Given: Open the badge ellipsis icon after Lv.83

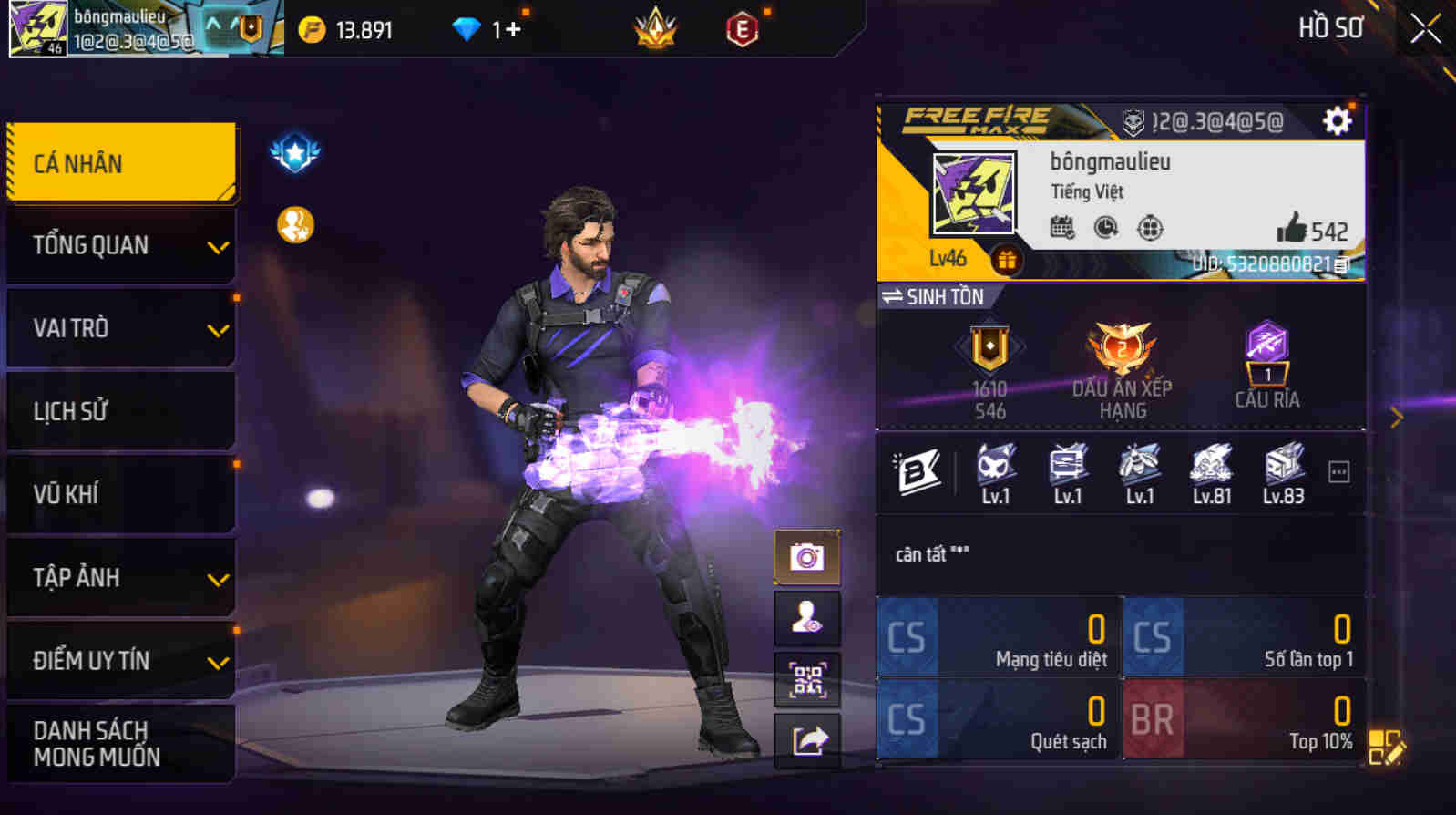Looking at the screenshot, I should click(1338, 471).
